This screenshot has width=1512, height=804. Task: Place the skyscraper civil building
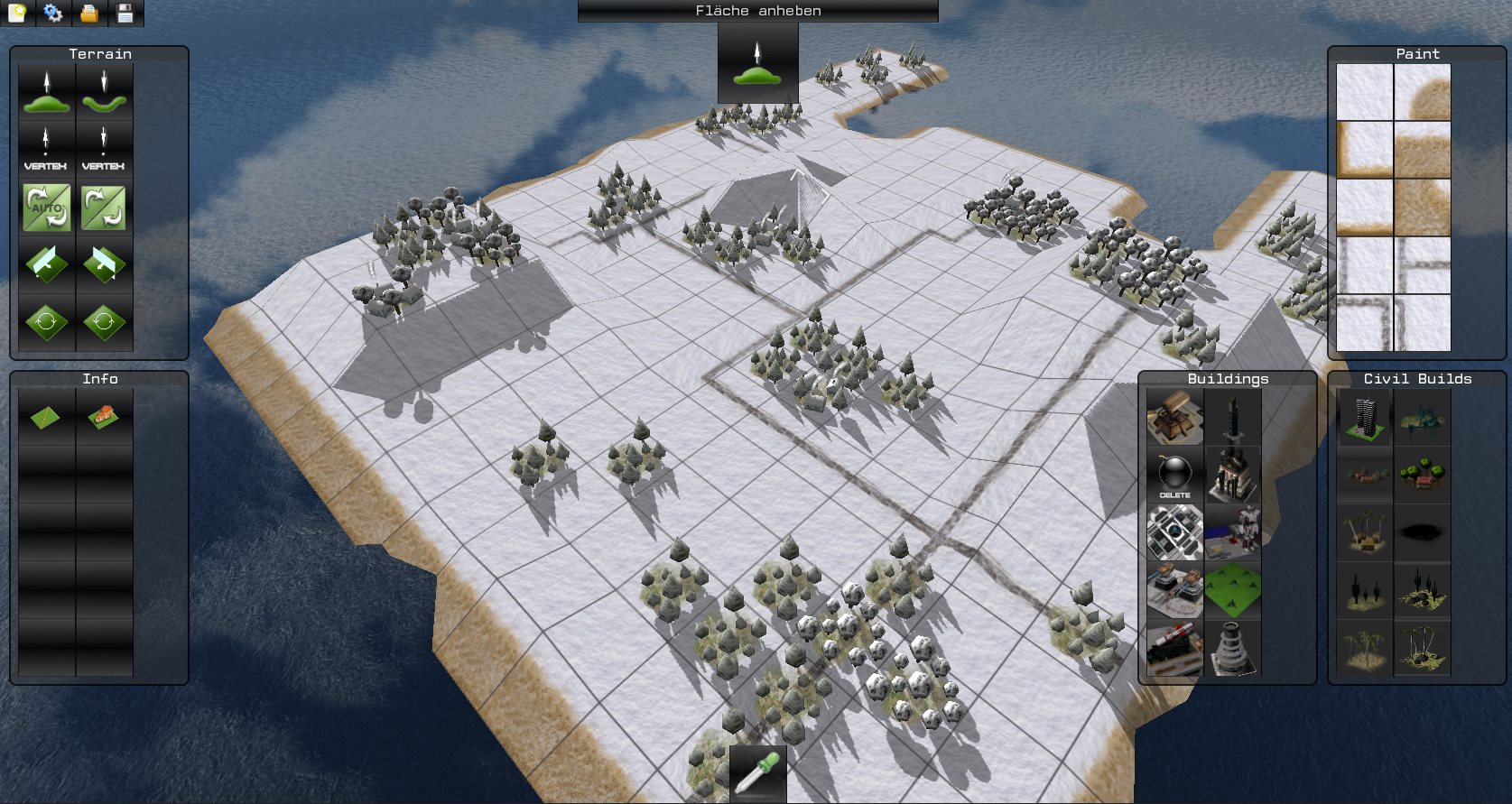tap(1364, 419)
